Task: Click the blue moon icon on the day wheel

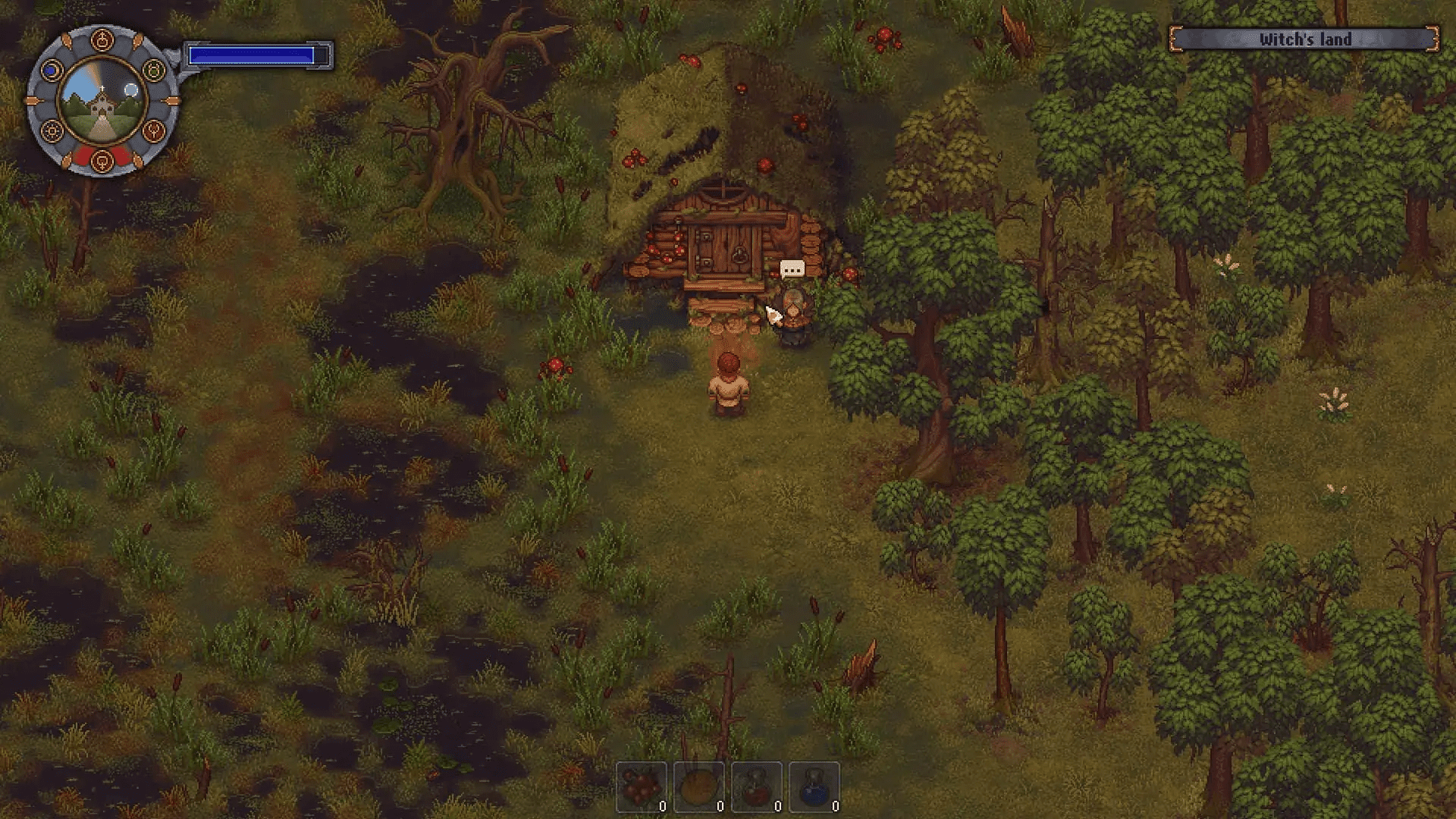Action: (51, 70)
